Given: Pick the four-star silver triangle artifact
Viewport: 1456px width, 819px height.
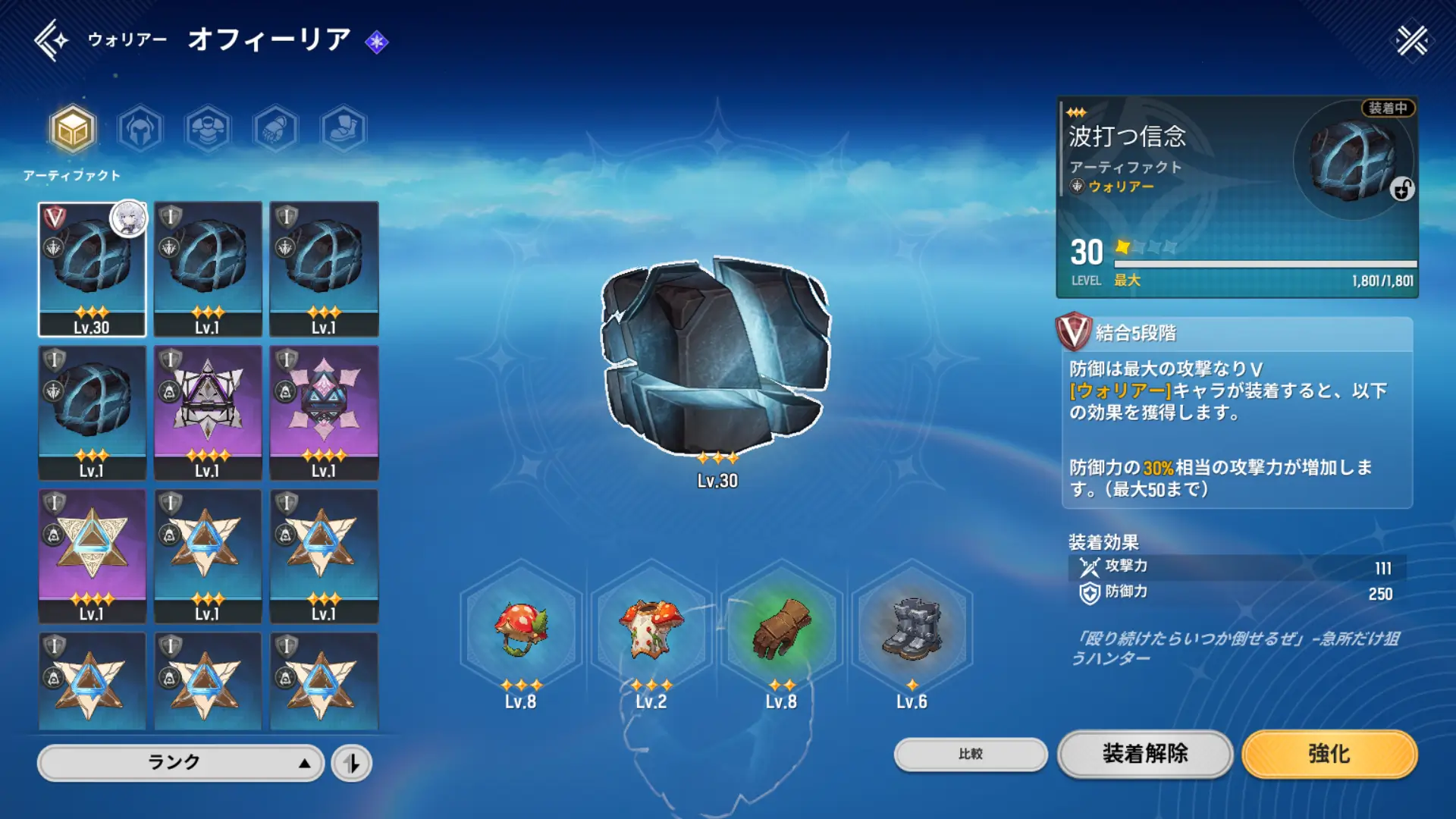Looking at the screenshot, I should [208, 413].
